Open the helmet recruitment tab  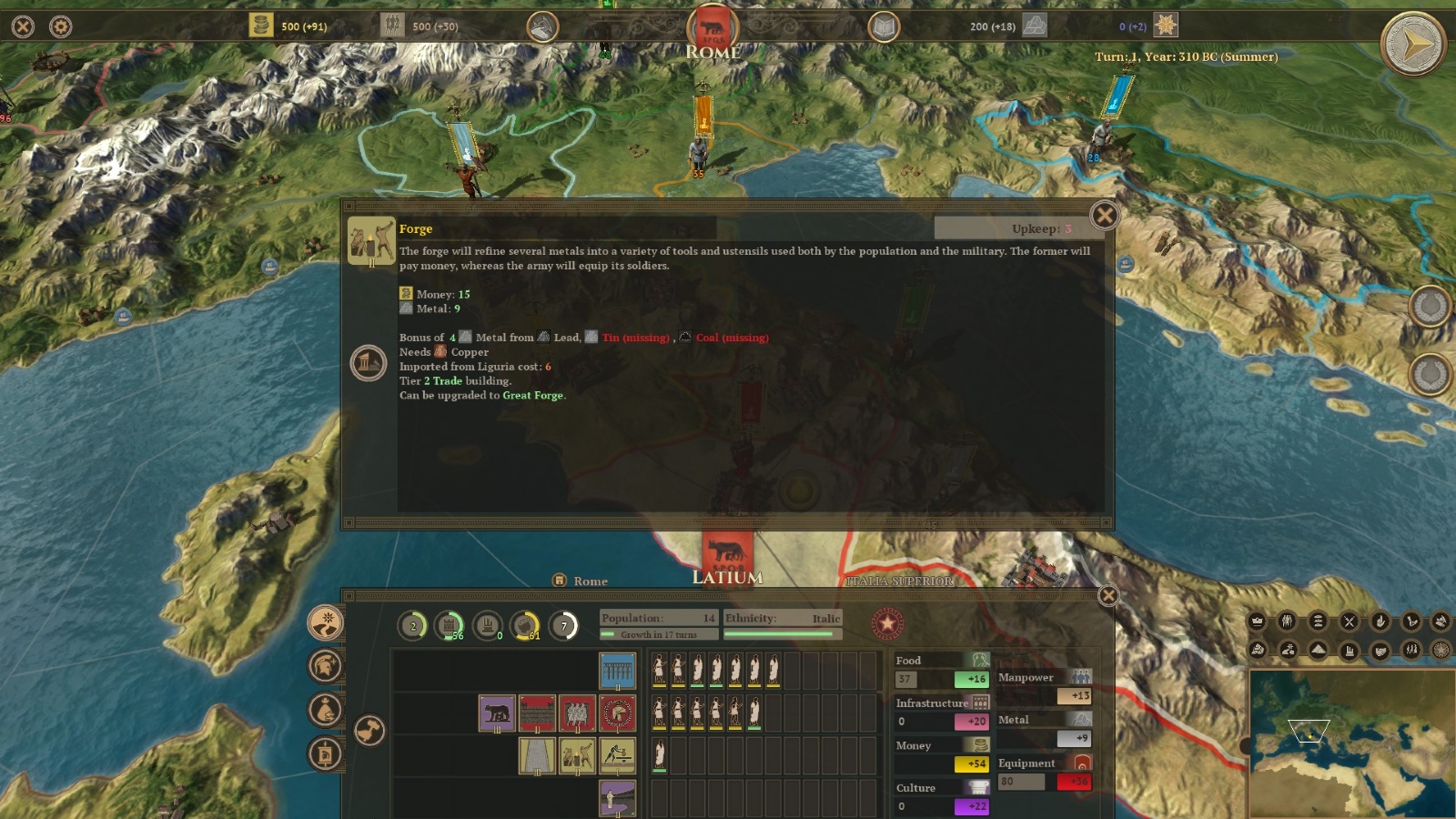[325, 666]
